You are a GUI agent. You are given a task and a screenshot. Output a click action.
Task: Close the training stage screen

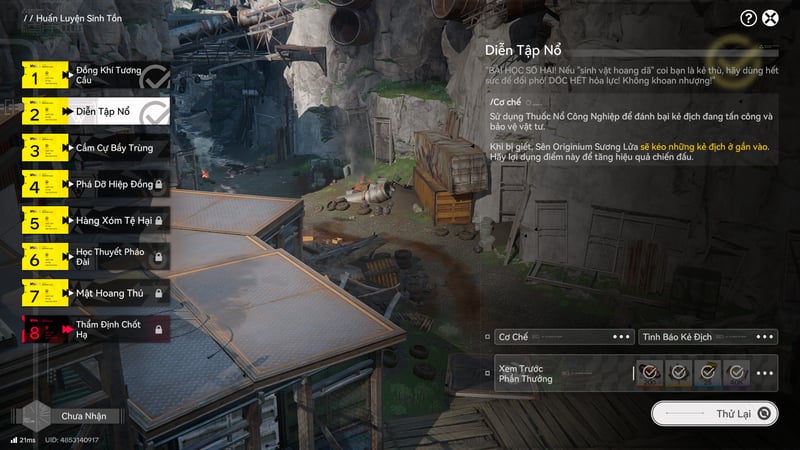point(771,18)
